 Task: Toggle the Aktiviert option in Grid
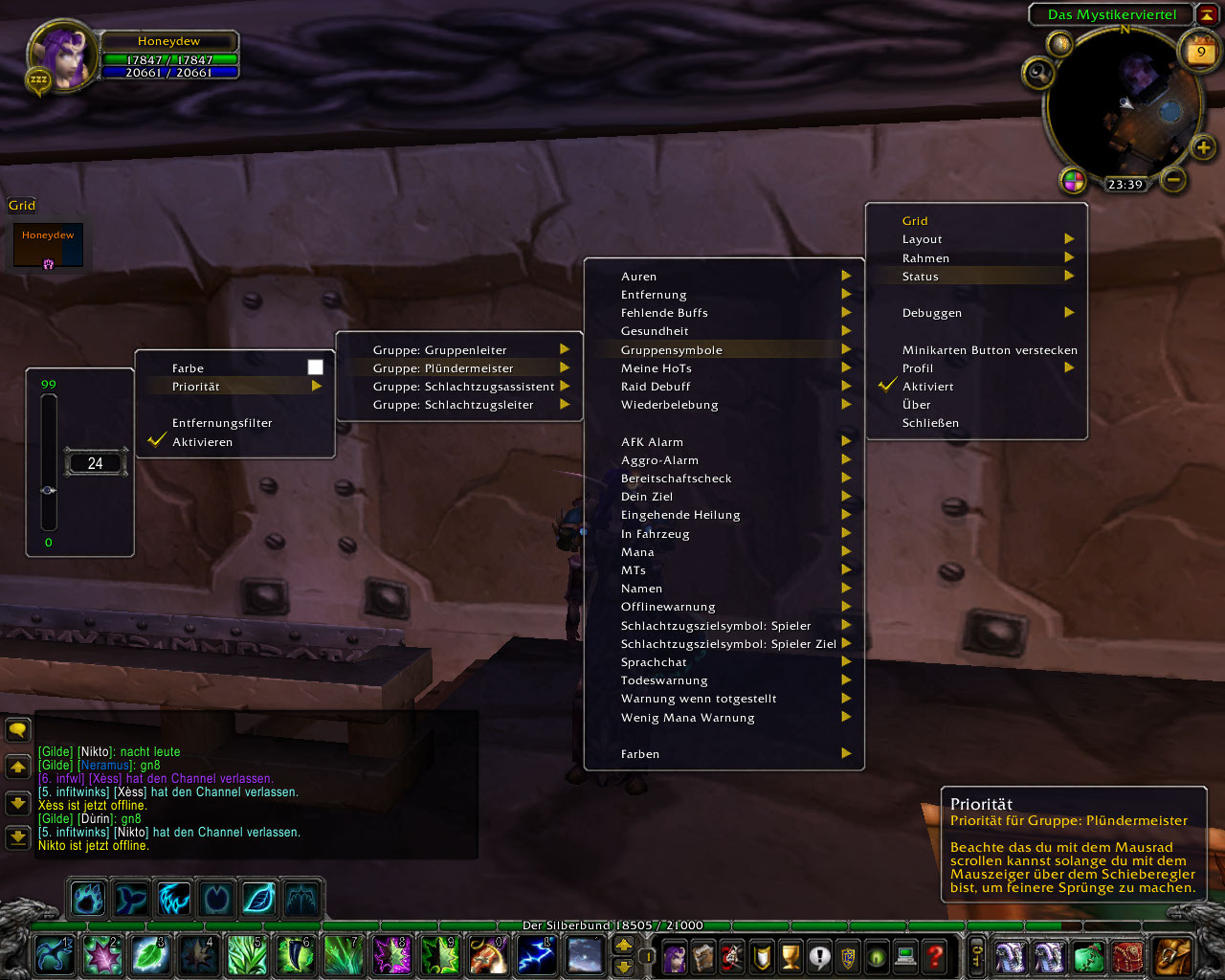pos(927,387)
